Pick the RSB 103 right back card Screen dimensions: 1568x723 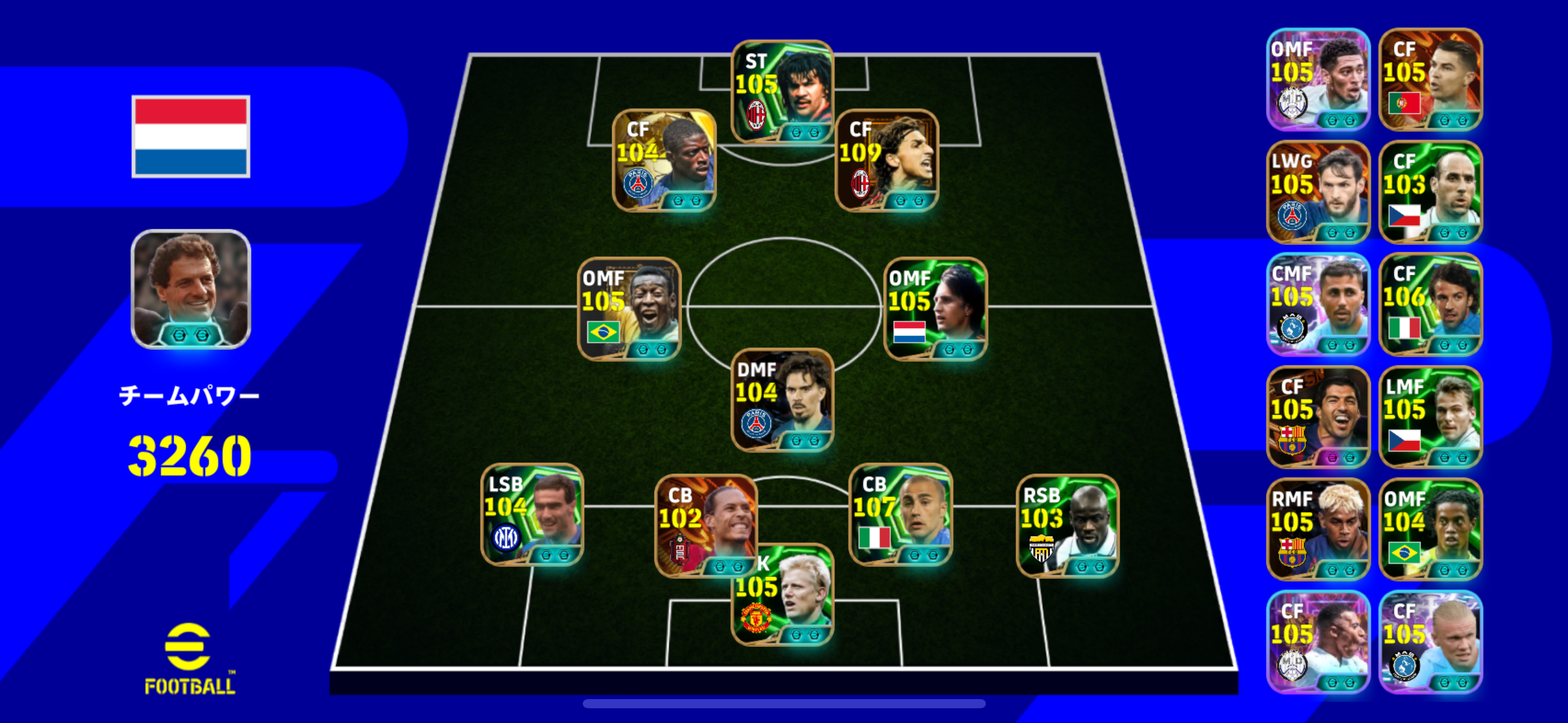tap(1067, 526)
